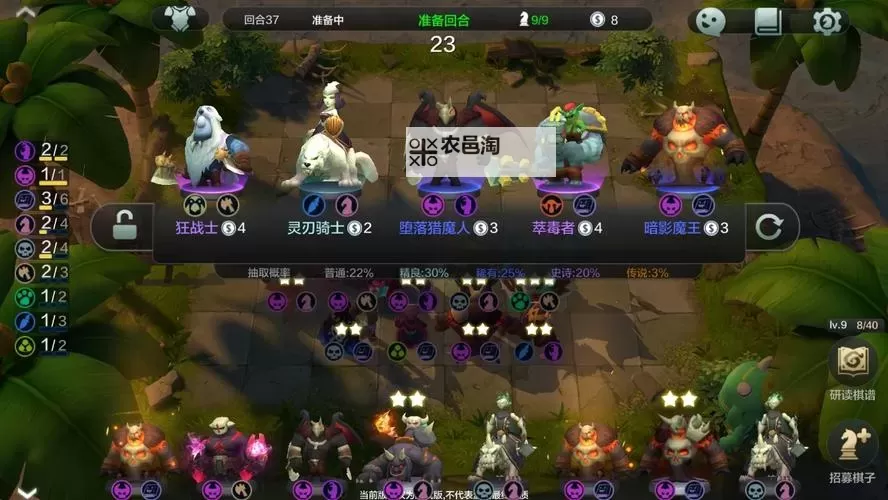The image size is (888, 500).
Task: Recruit the 暗影魔王 chess piece
Action: [x=684, y=160]
